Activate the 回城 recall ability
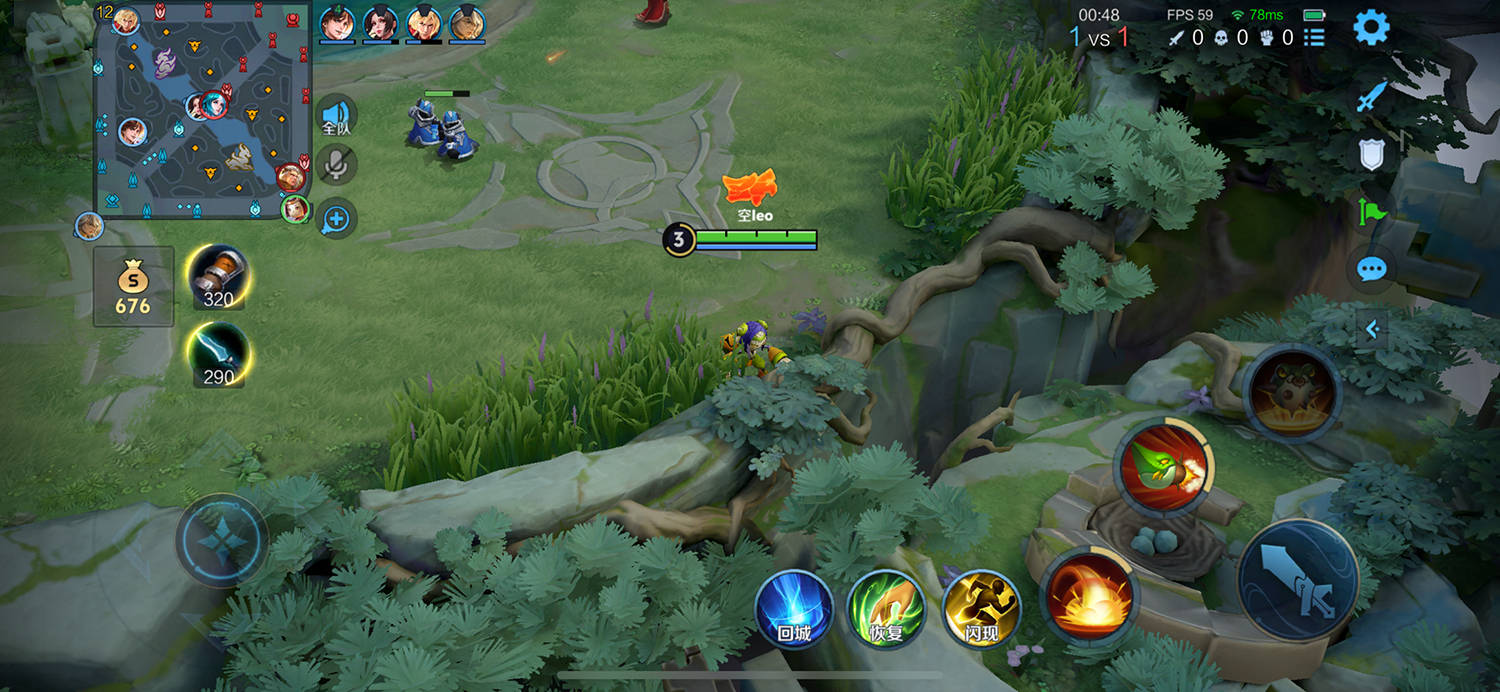 point(794,608)
